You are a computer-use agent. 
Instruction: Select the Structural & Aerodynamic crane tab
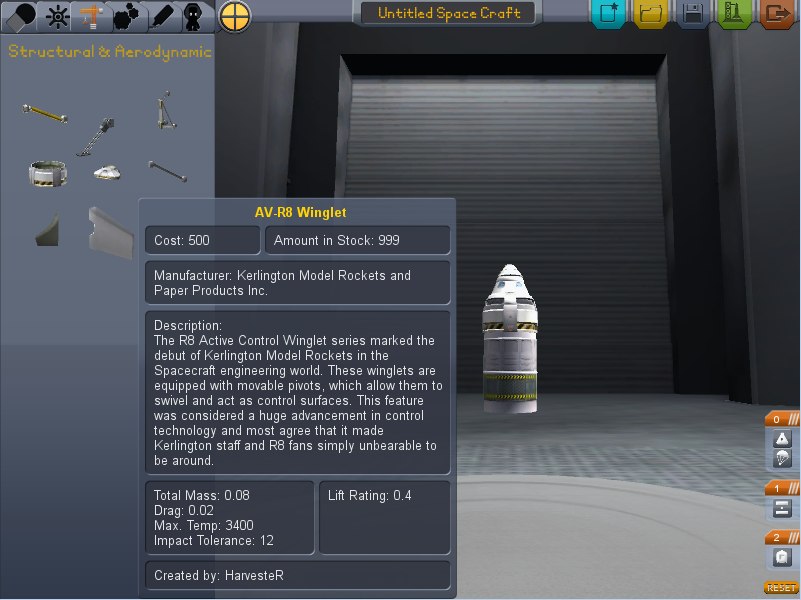[91, 16]
